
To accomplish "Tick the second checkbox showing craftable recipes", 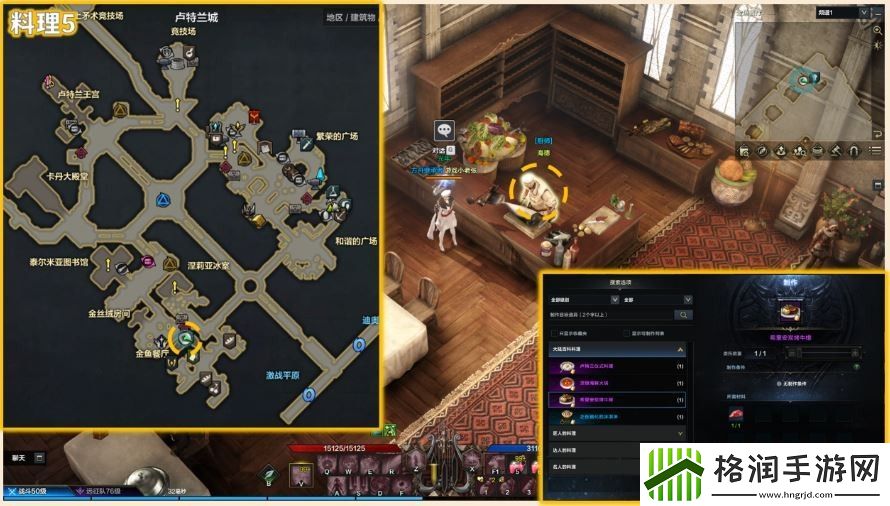I will click(626, 333).
